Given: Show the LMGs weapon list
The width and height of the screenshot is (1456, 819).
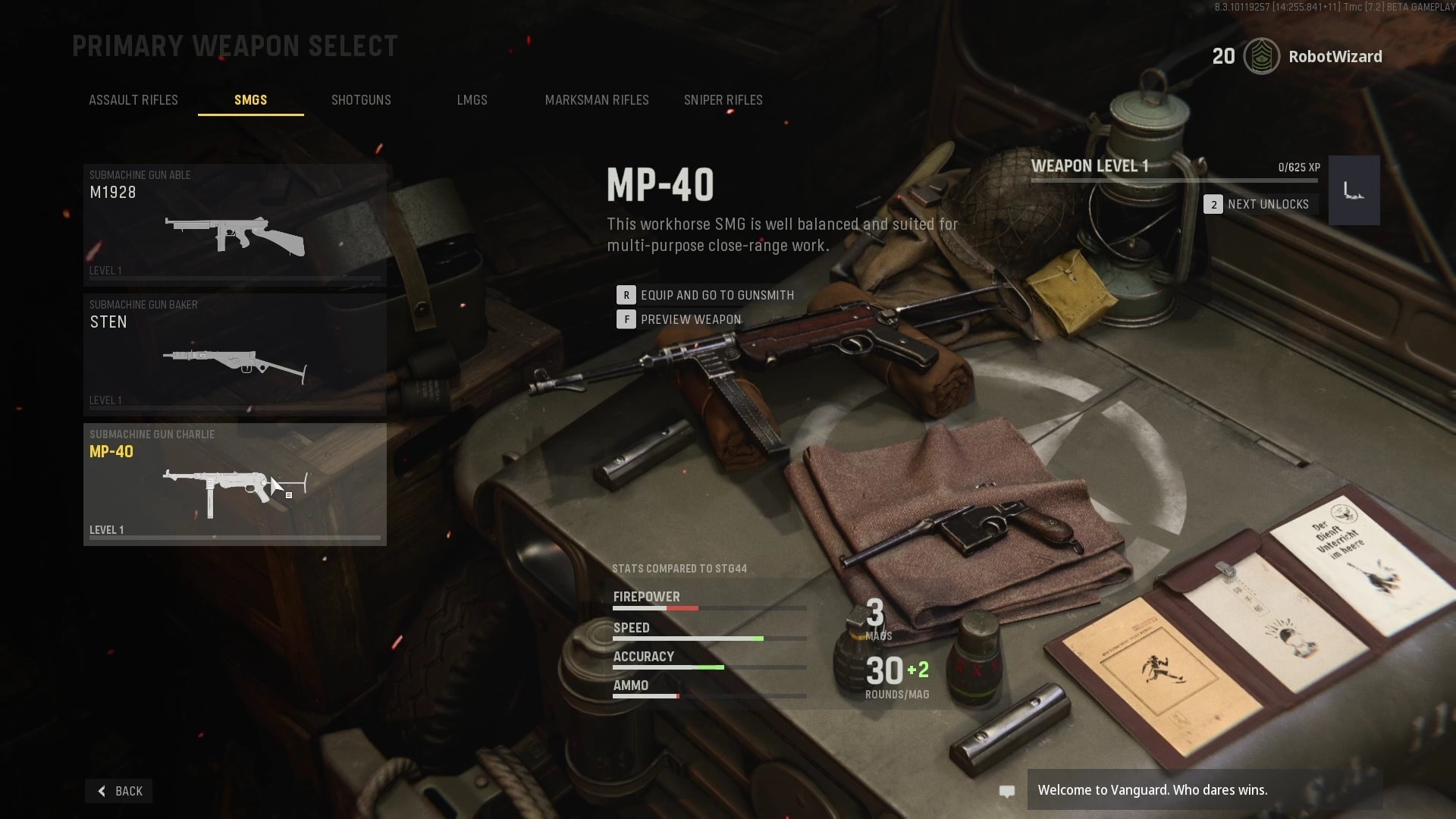Looking at the screenshot, I should [x=472, y=100].
